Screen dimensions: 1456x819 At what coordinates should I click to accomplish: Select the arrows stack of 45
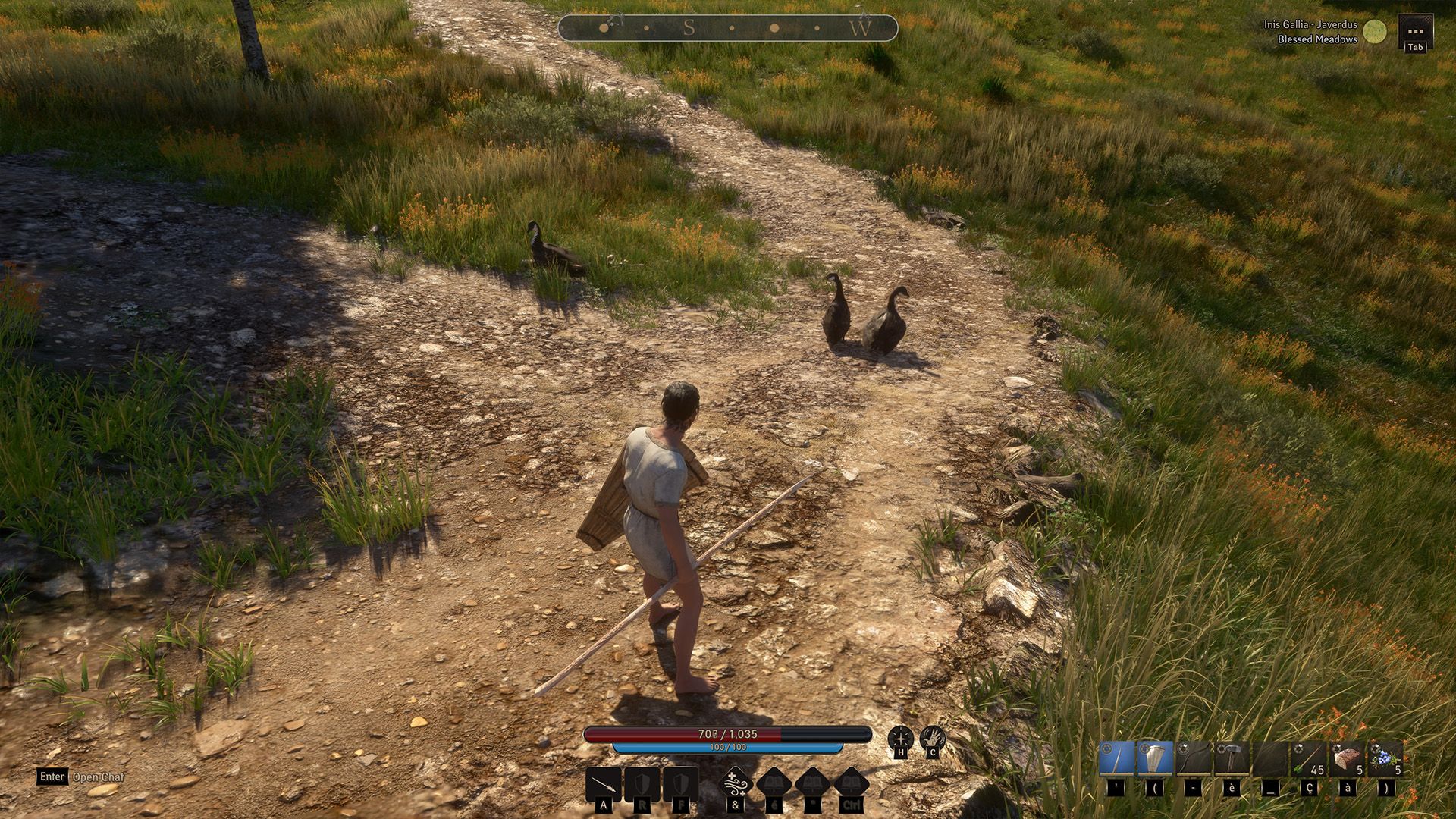click(x=1309, y=759)
